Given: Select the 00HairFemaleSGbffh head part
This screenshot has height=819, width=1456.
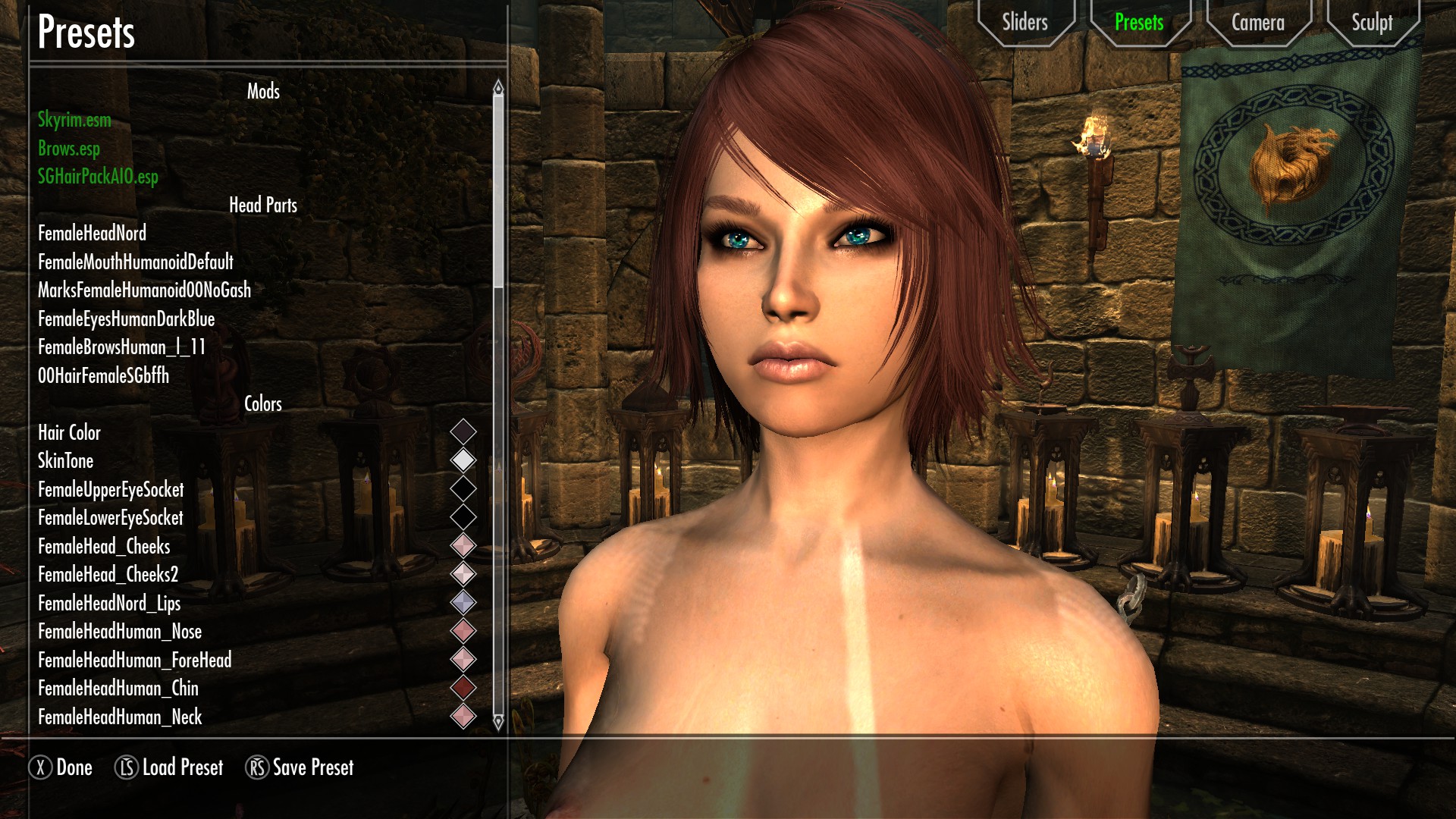Looking at the screenshot, I should [103, 376].
